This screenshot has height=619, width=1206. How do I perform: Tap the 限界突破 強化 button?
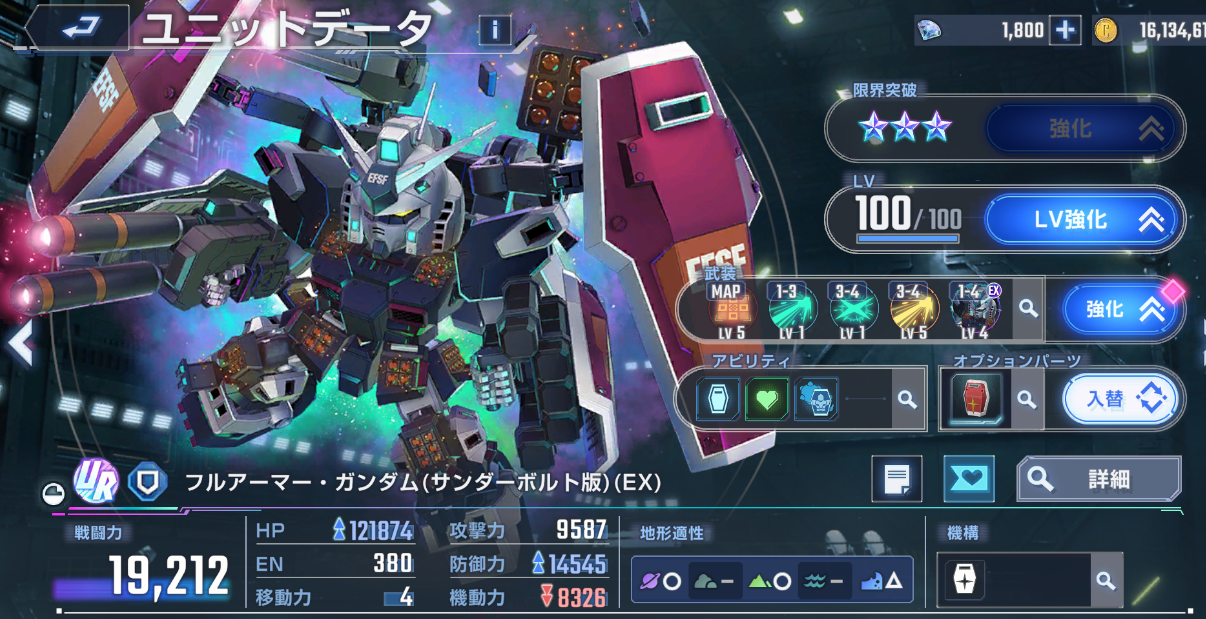click(x=1084, y=129)
